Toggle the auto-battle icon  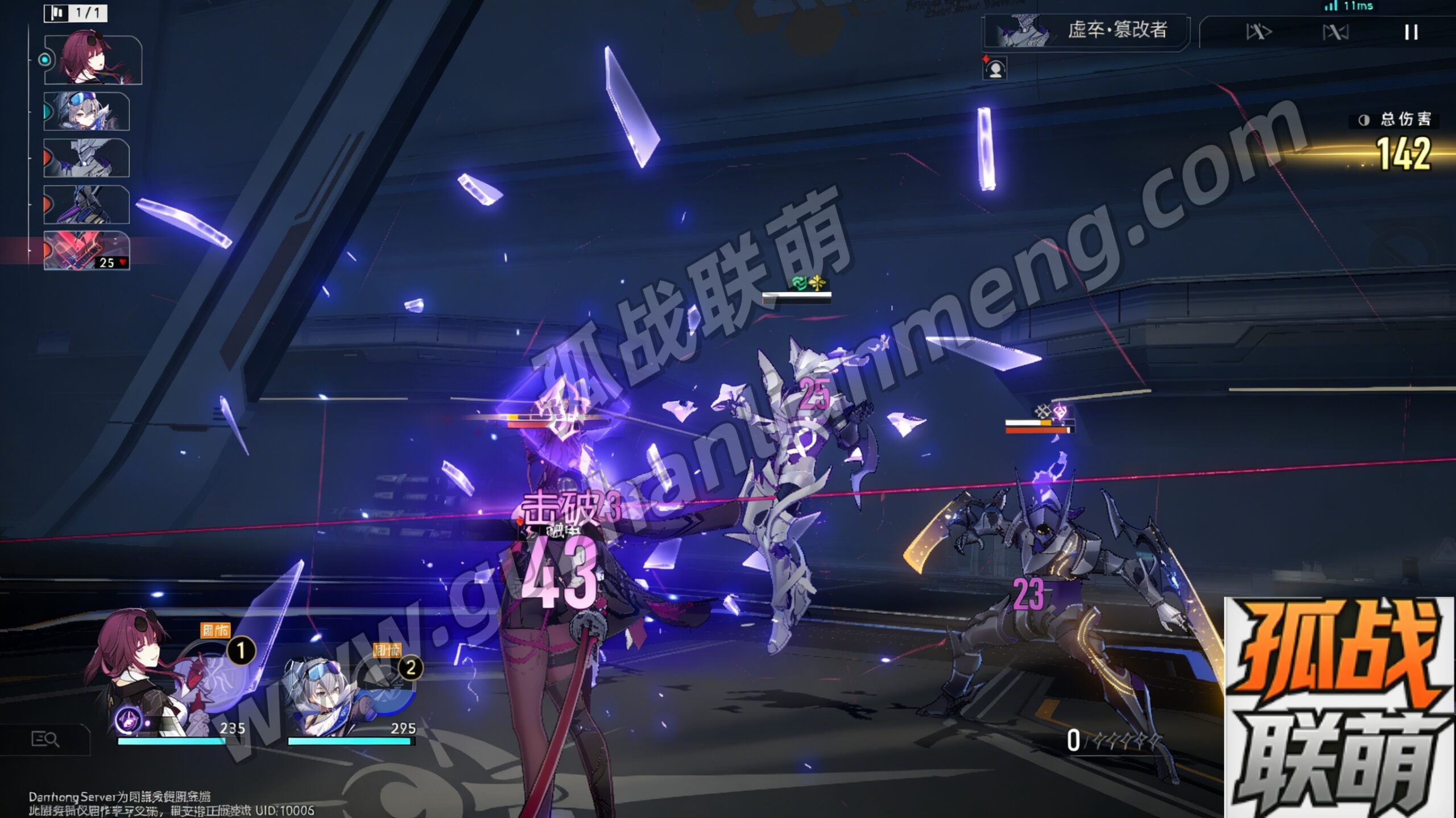pos(1335,32)
